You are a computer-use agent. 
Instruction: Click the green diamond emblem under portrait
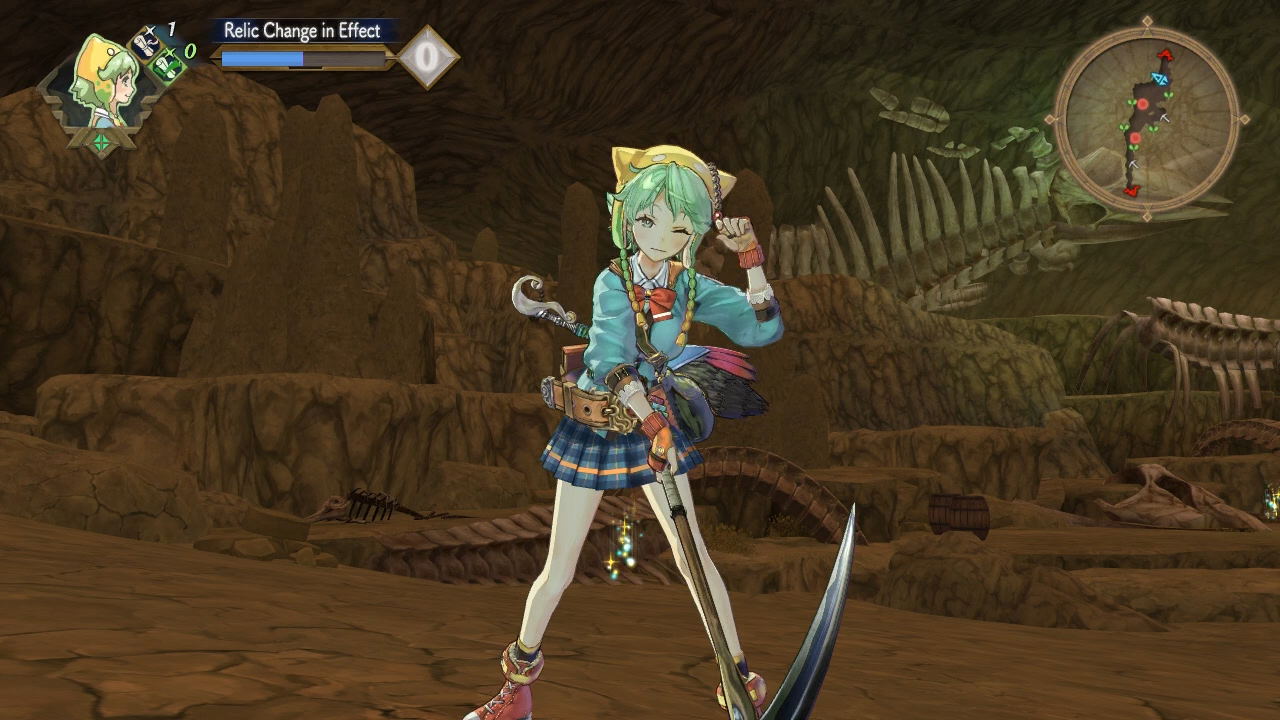click(x=101, y=142)
